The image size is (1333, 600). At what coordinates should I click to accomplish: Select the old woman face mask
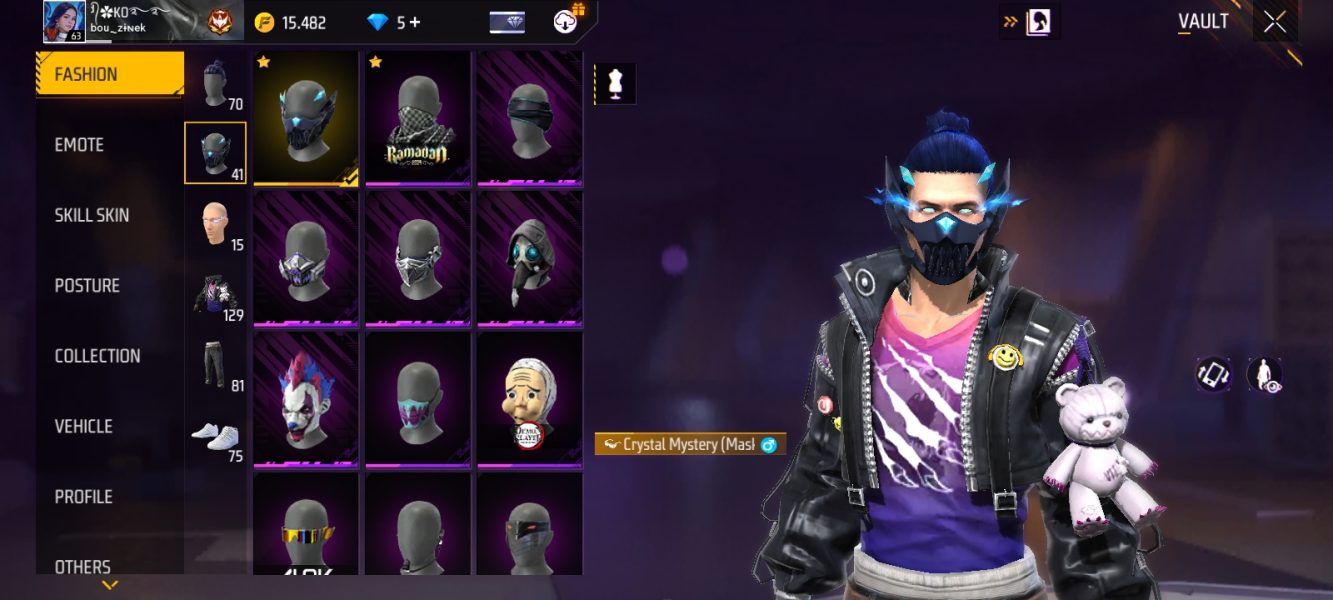click(529, 398)
